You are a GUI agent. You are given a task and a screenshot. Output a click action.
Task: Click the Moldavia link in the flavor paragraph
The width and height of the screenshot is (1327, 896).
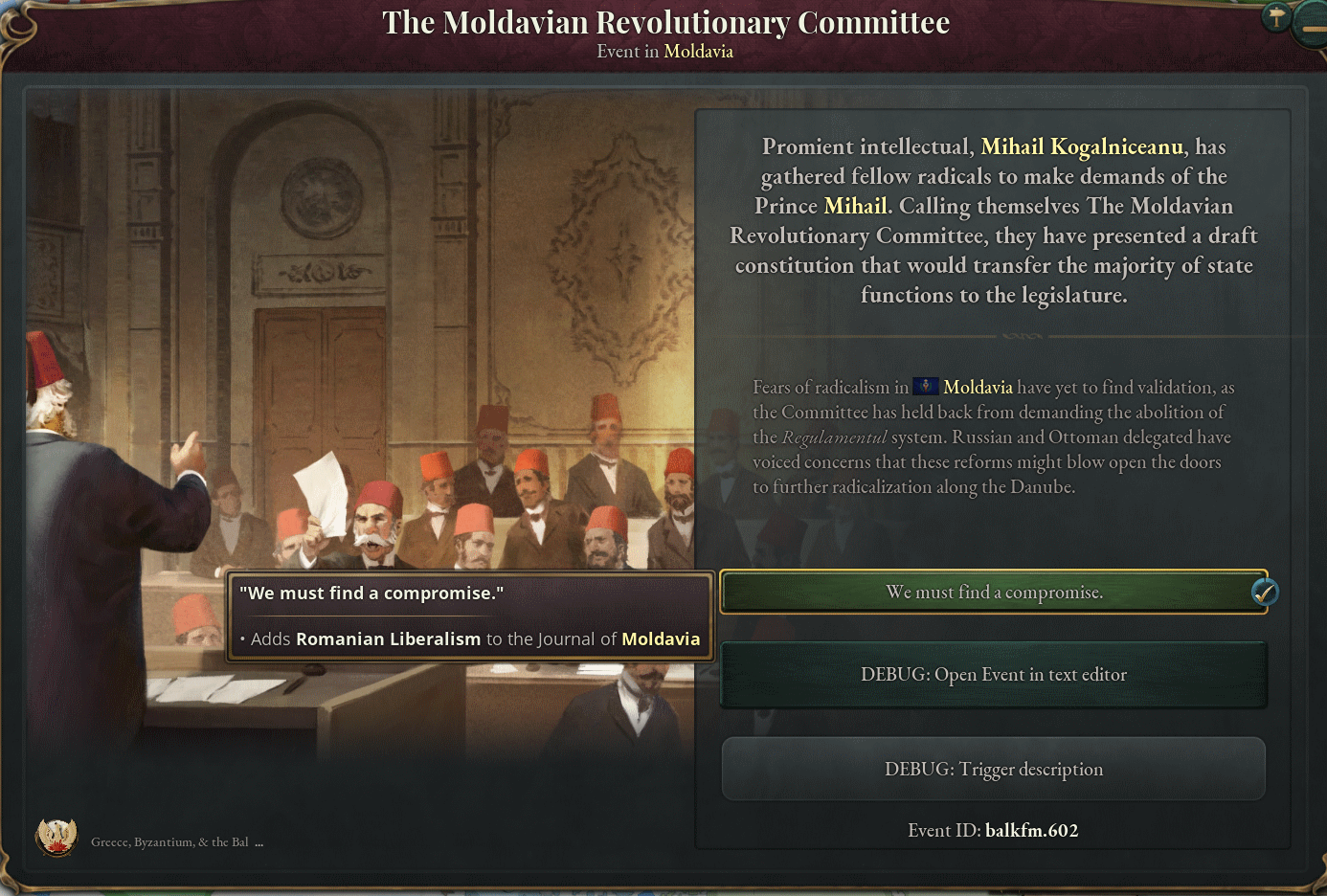tap(978, 387)
